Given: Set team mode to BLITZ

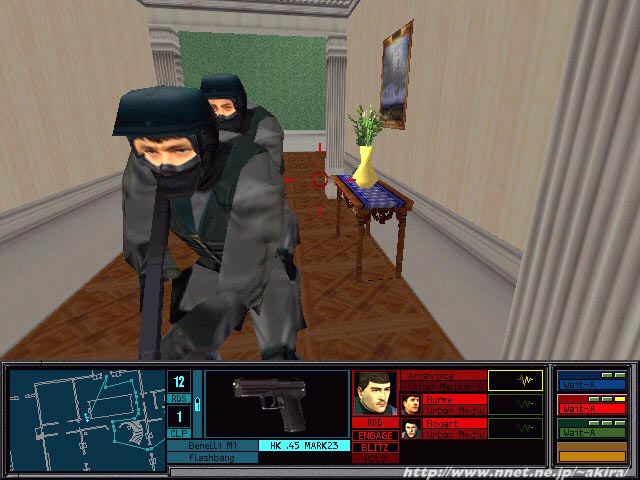Looking at the screenshot, I should coord(375,447).
